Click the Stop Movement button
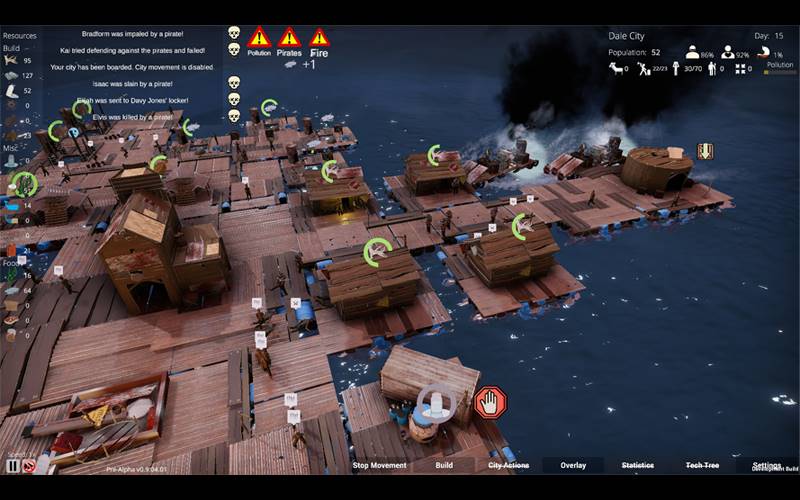This screenshot has width=800, height=500. [380, 465]
